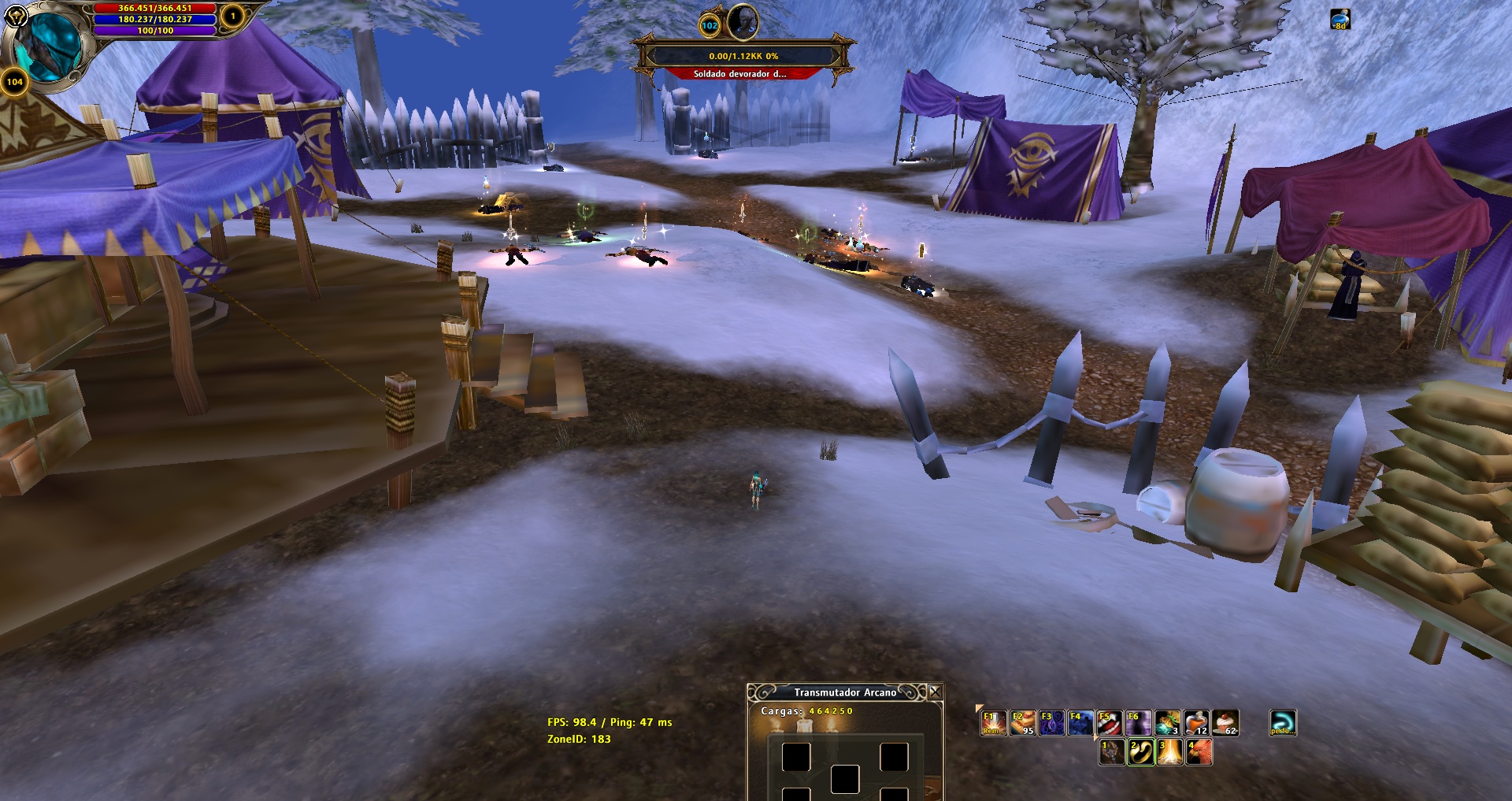Viewport: 1512px width, 801px height.
Task: Use the sack item with 3 stacks
Action: (x=1168, y=722)
